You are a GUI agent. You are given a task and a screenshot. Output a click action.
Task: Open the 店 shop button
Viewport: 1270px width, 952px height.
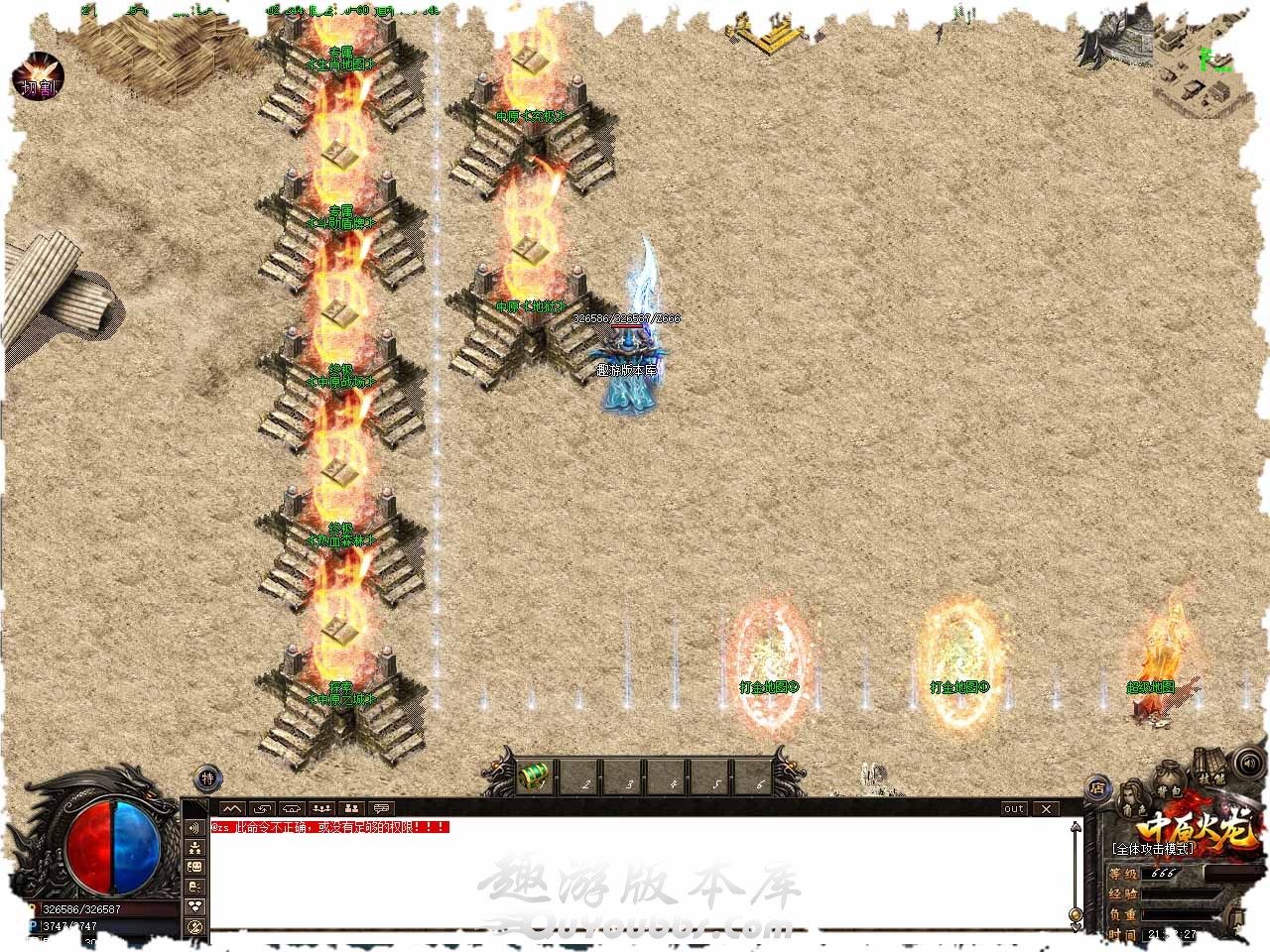coord(1097,789)
